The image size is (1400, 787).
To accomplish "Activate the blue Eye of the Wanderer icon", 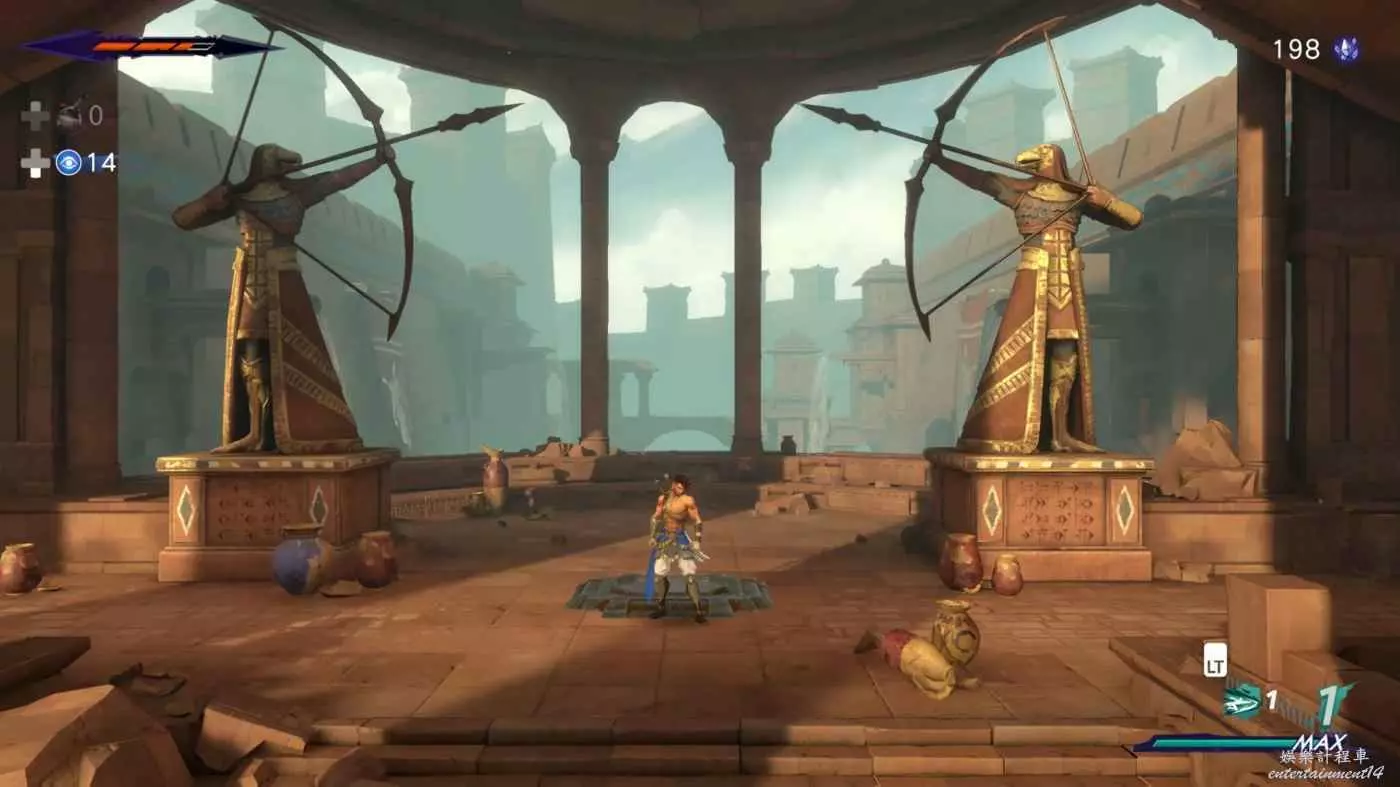I will click(68, 162).
